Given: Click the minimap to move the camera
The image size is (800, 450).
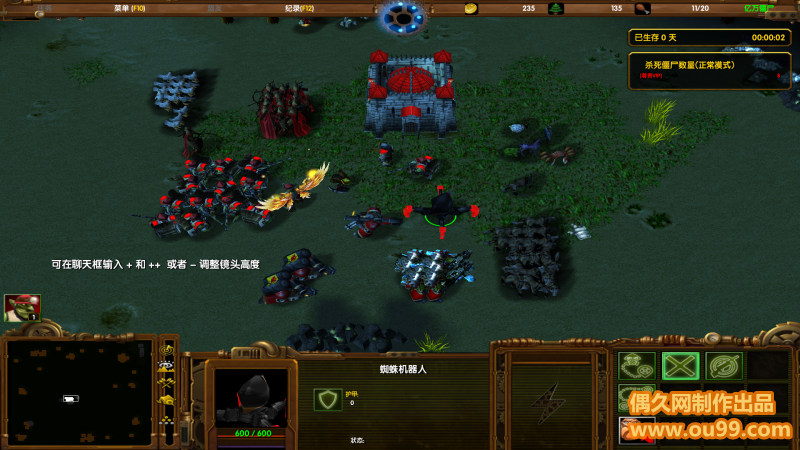Looking at the screenshot, I should pyautogui.click(x=78, y=392).
